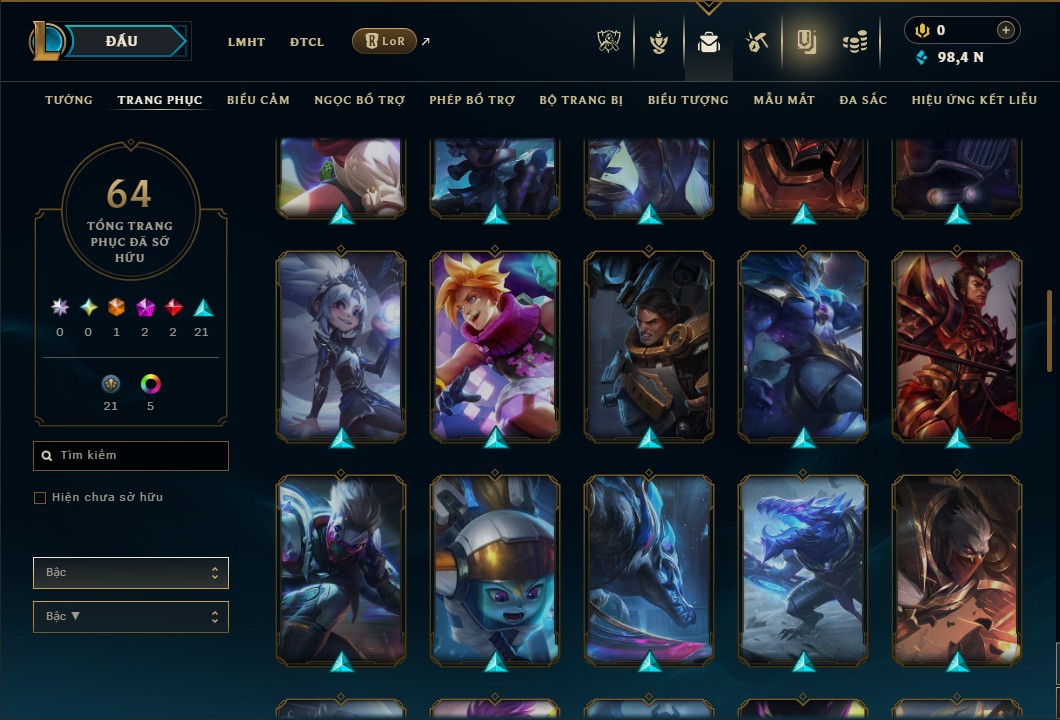Open the MẪU MẮT tab
This screenshot has width=1060, height=720.
tap(784, 100)
